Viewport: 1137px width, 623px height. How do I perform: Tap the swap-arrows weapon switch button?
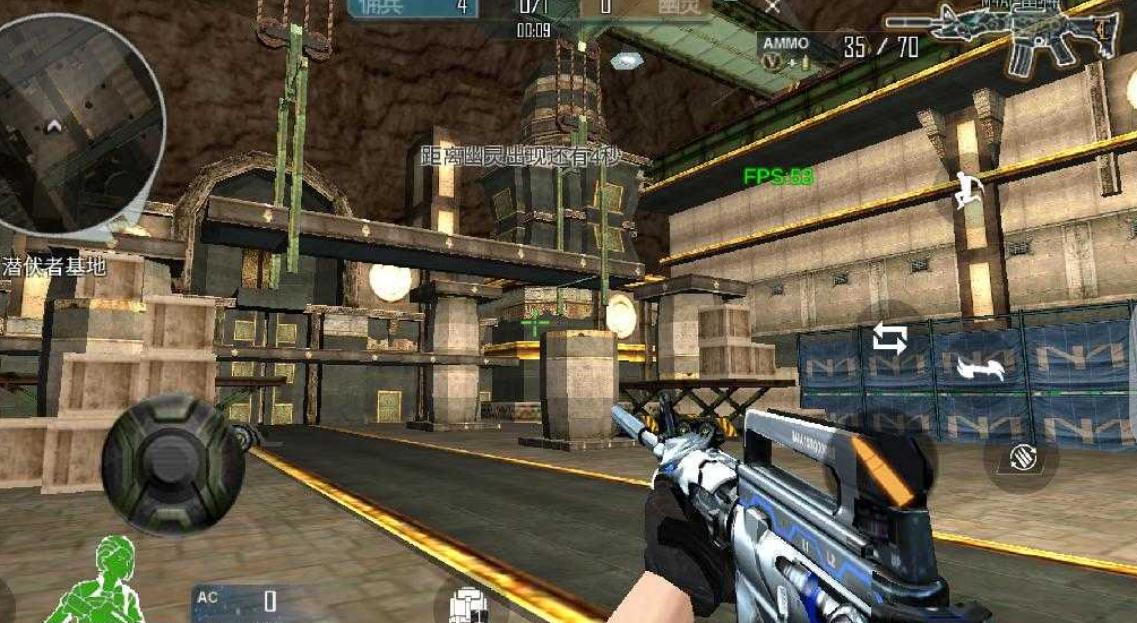889,339
